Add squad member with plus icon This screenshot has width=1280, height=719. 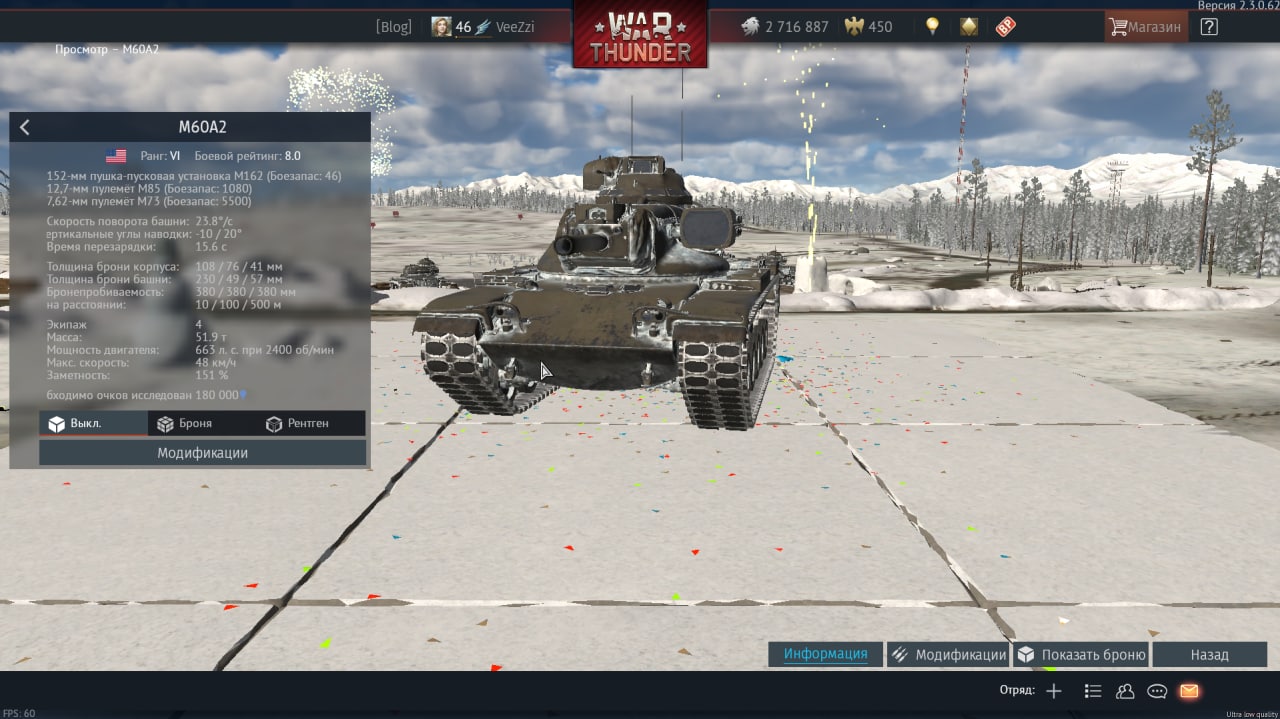tap(1053, 691)
